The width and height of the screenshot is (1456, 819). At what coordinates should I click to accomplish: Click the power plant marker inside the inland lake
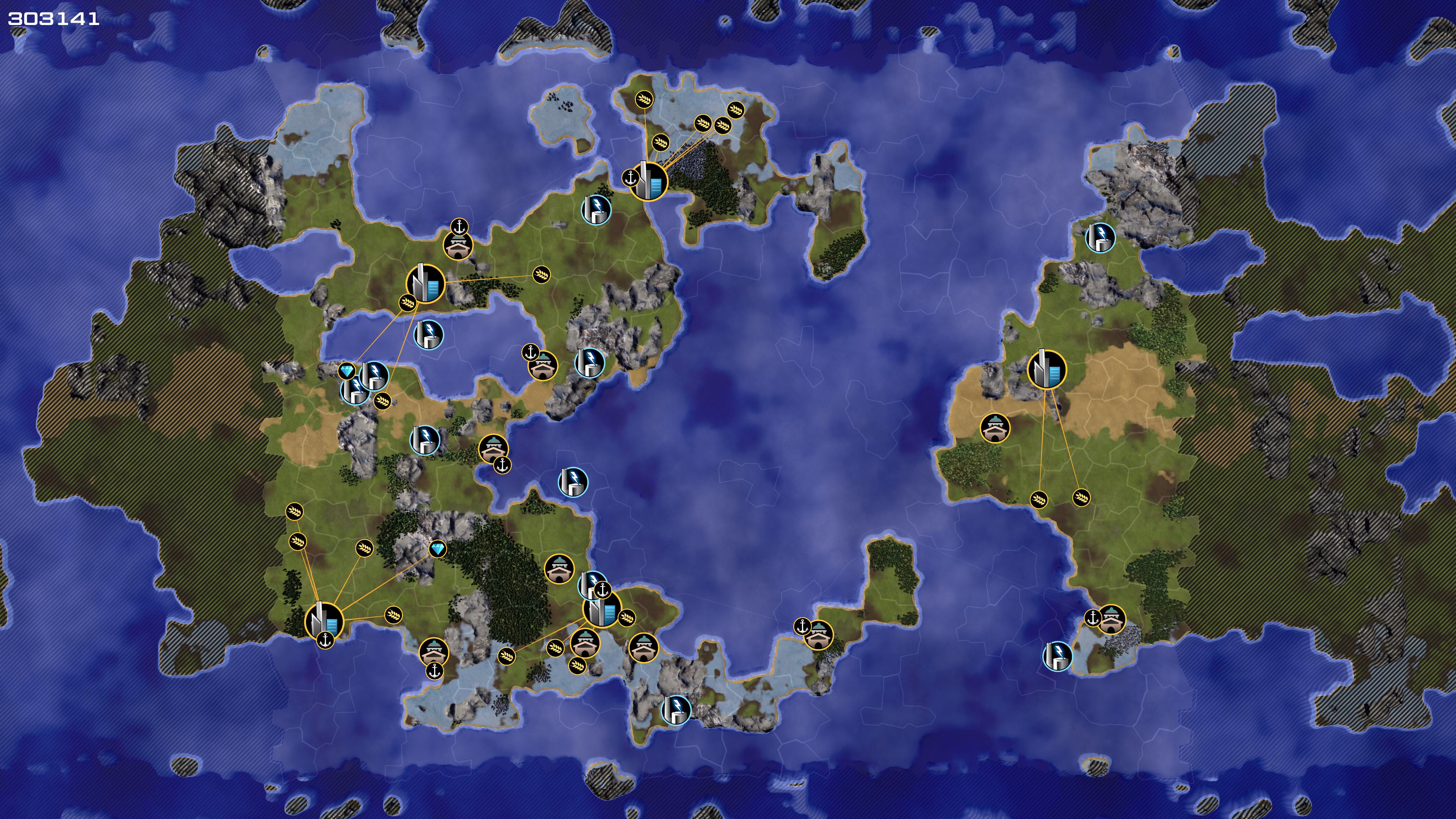[x=428, y=334]
